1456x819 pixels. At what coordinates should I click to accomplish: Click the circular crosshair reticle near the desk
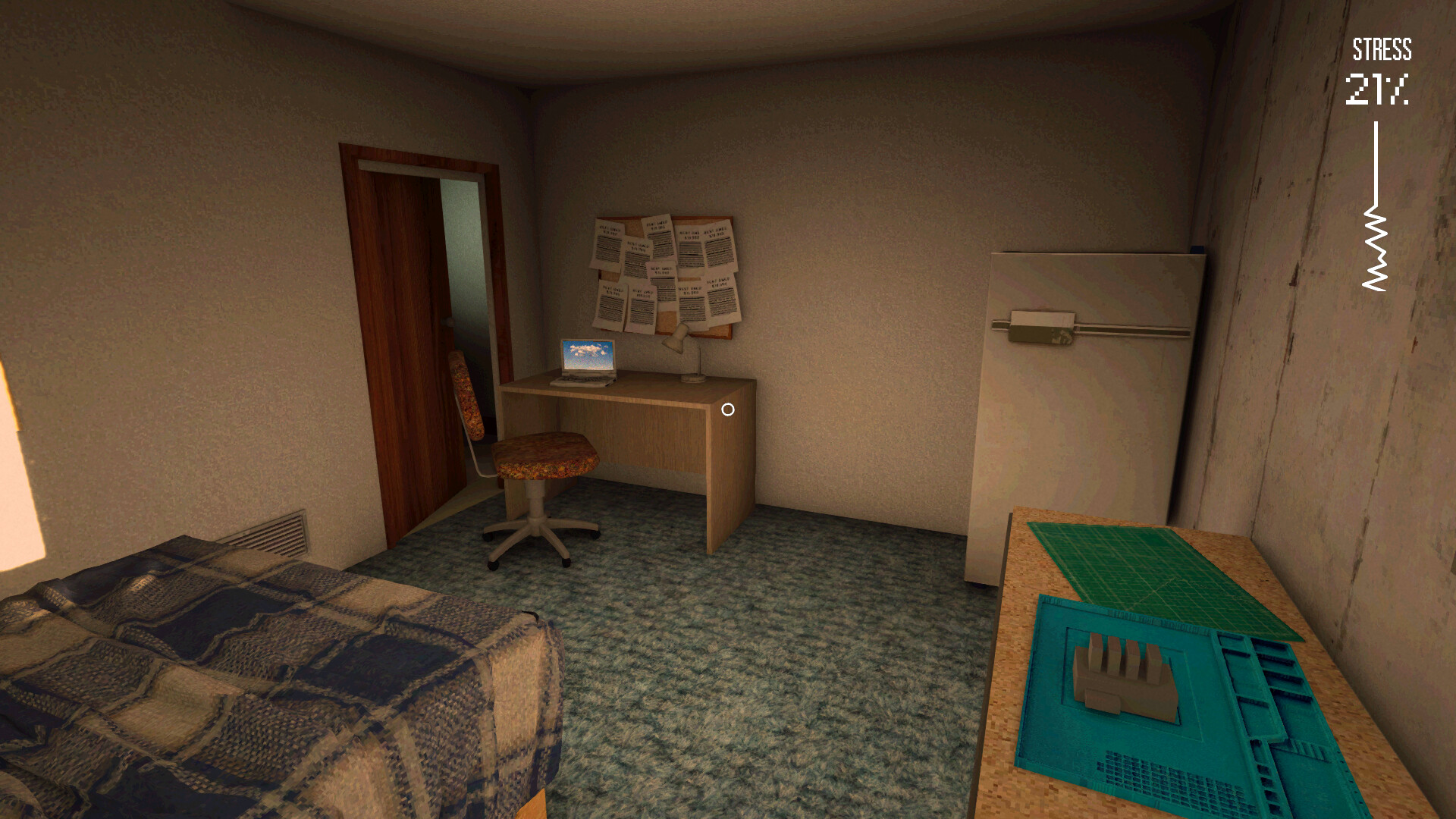728,409
